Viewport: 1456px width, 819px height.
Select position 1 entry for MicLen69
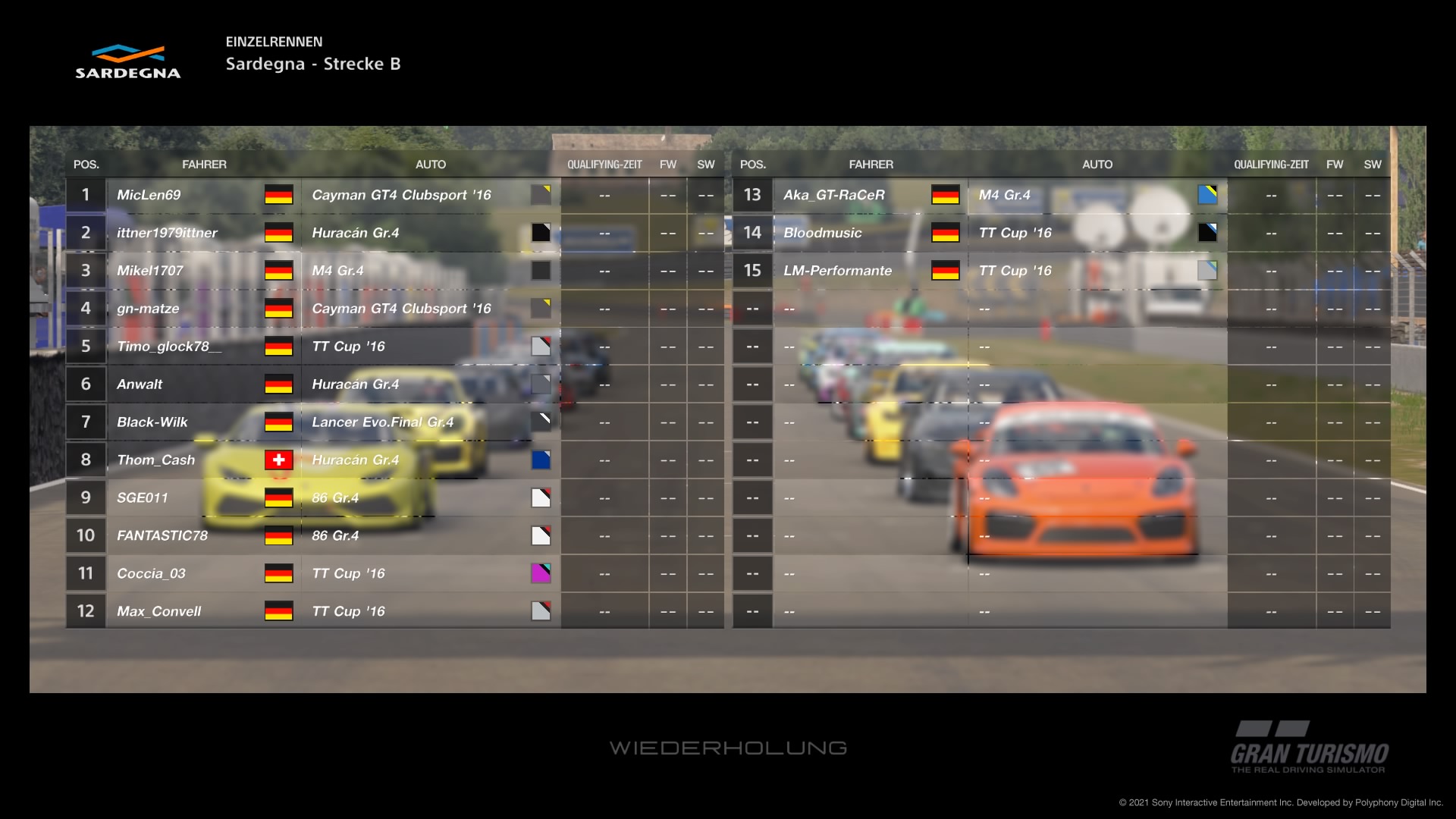pyautogui.click(x=85, y=195)
